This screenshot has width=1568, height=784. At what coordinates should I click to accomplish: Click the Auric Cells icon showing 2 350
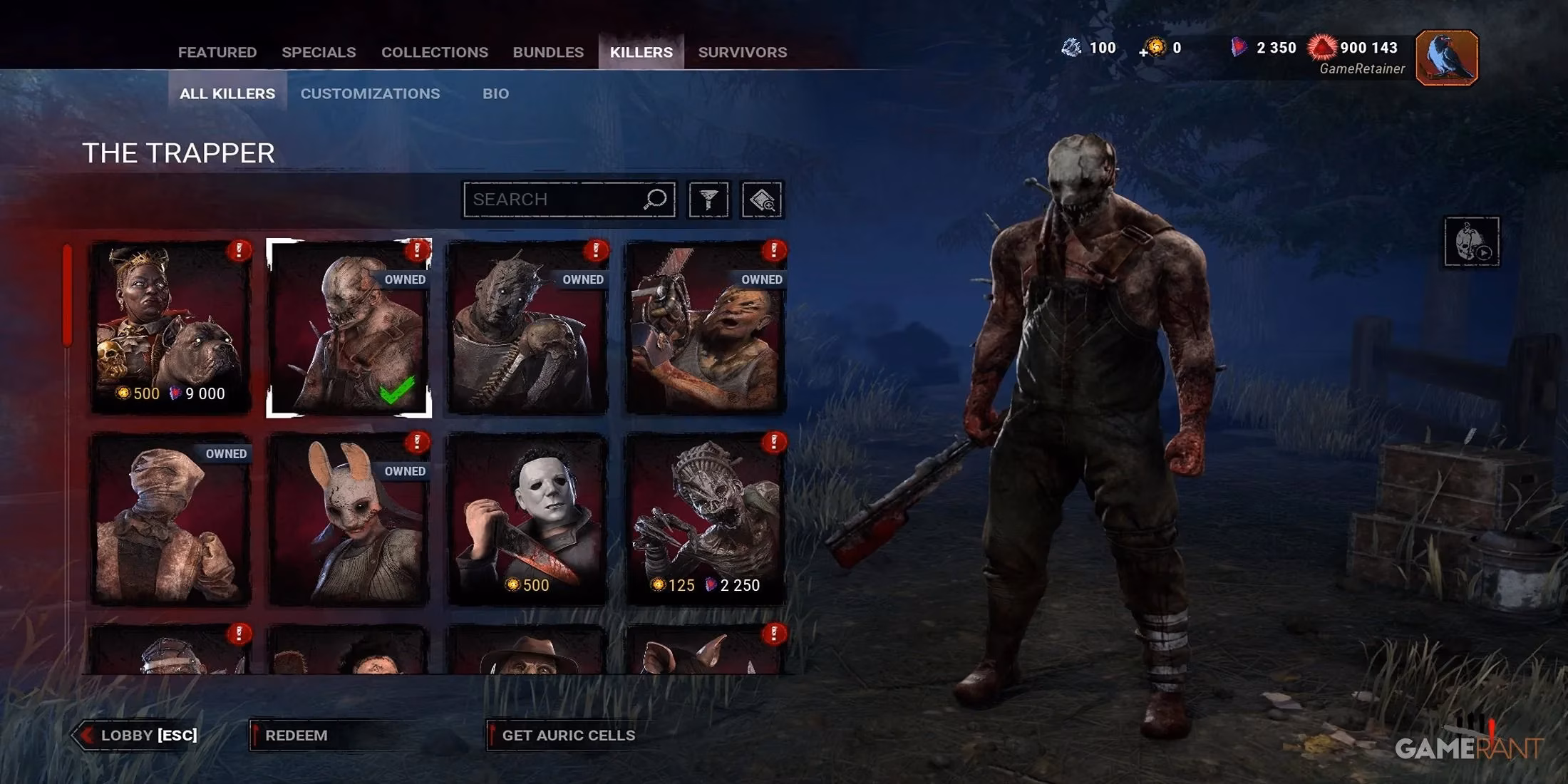(1238, 48)
